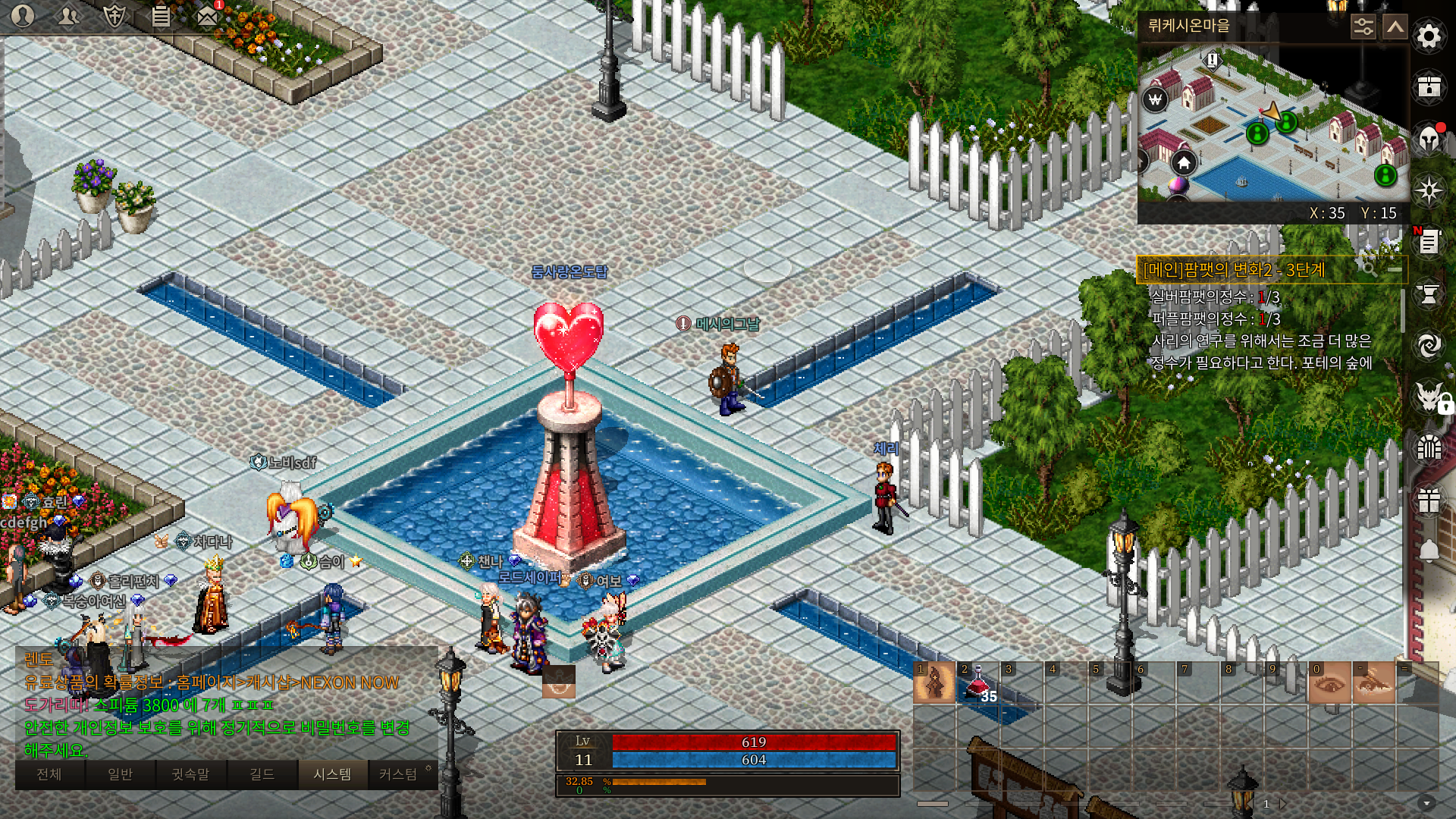Open minimap filter options sliders button
The height and width of the screenshot is (819, 1456).
pos(1363,27)
